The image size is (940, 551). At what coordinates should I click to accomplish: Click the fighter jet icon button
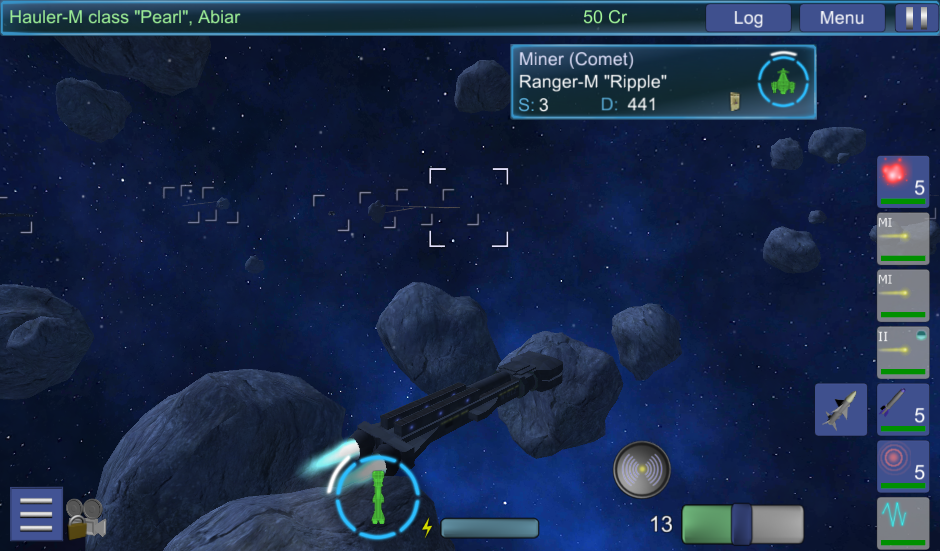[x=840, y=409]
